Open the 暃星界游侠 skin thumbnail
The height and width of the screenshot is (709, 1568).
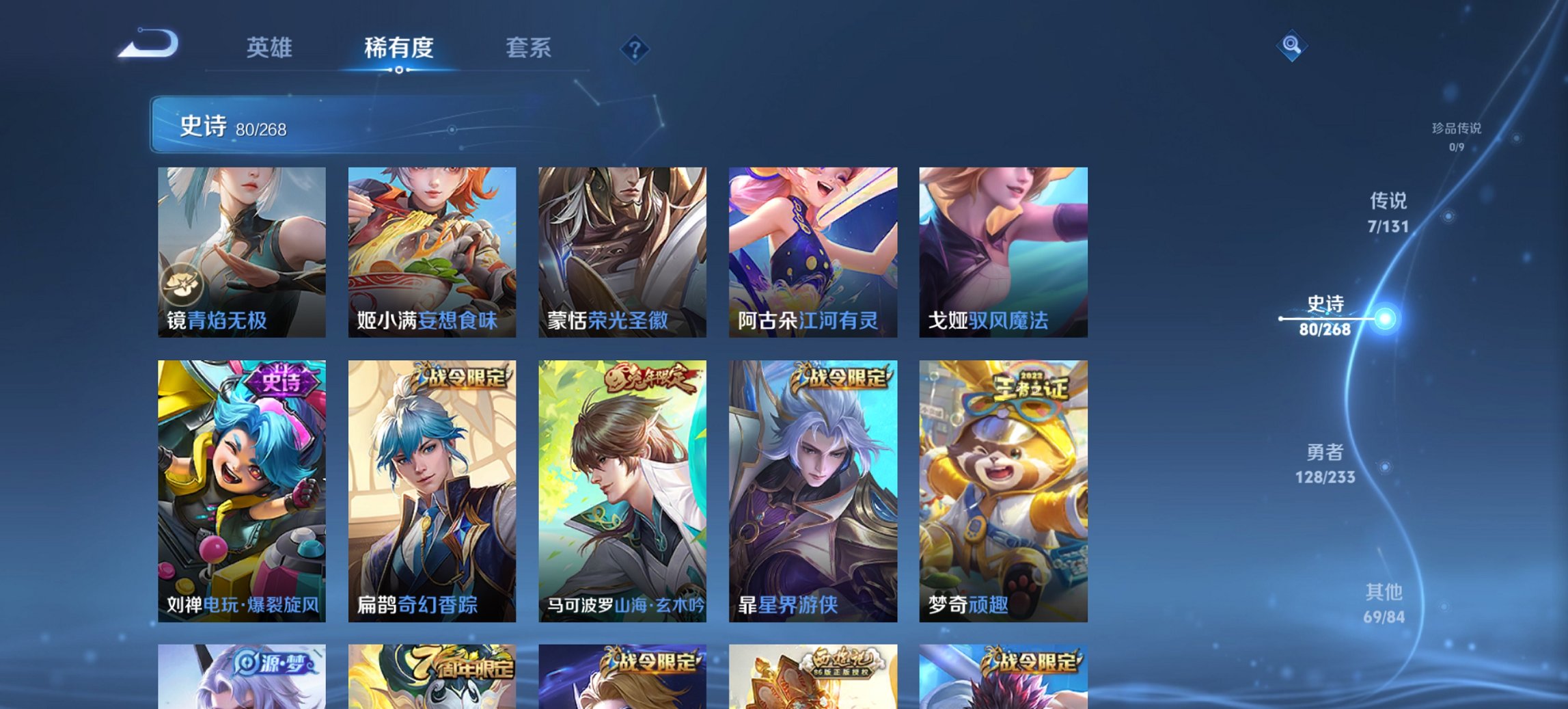(x=815, y=492)
